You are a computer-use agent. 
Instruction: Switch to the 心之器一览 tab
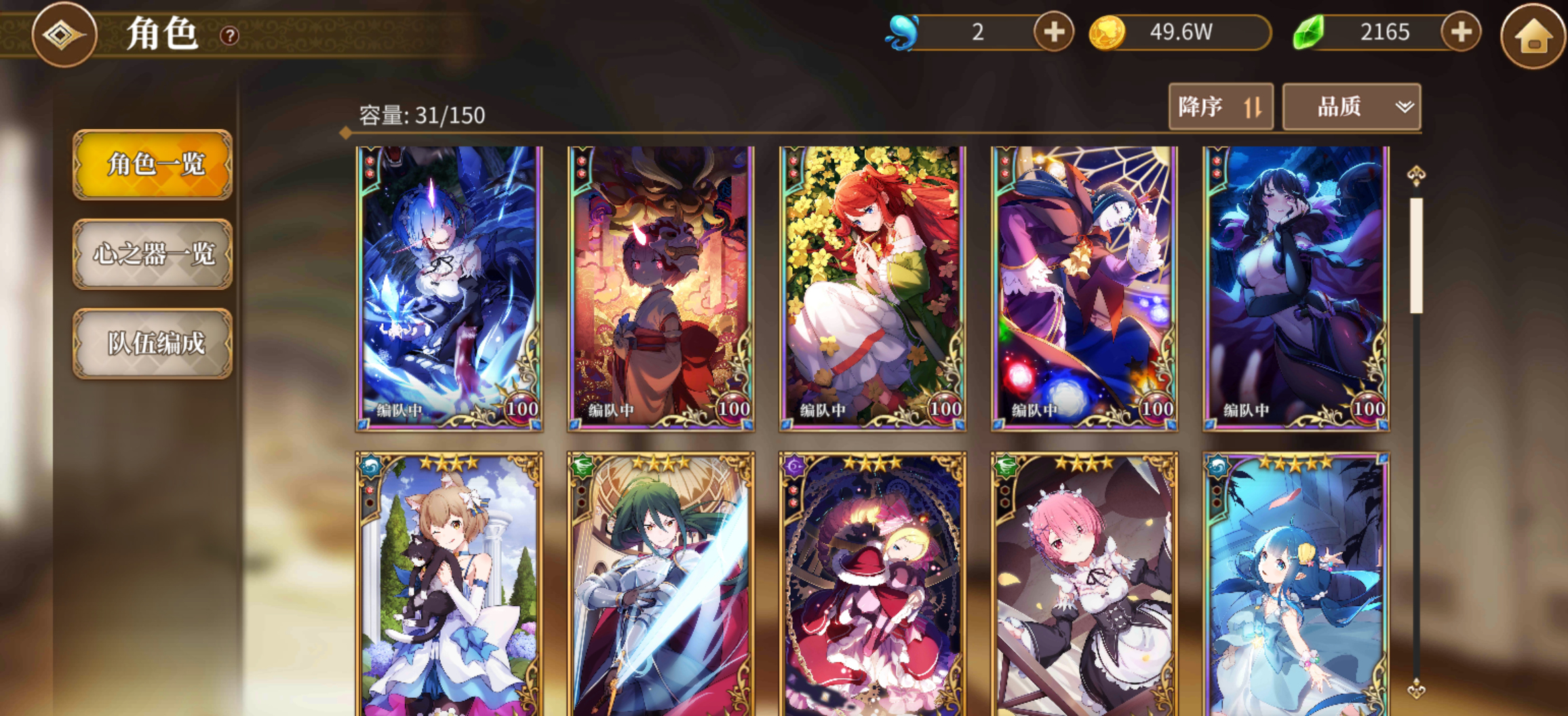point(152,256)
